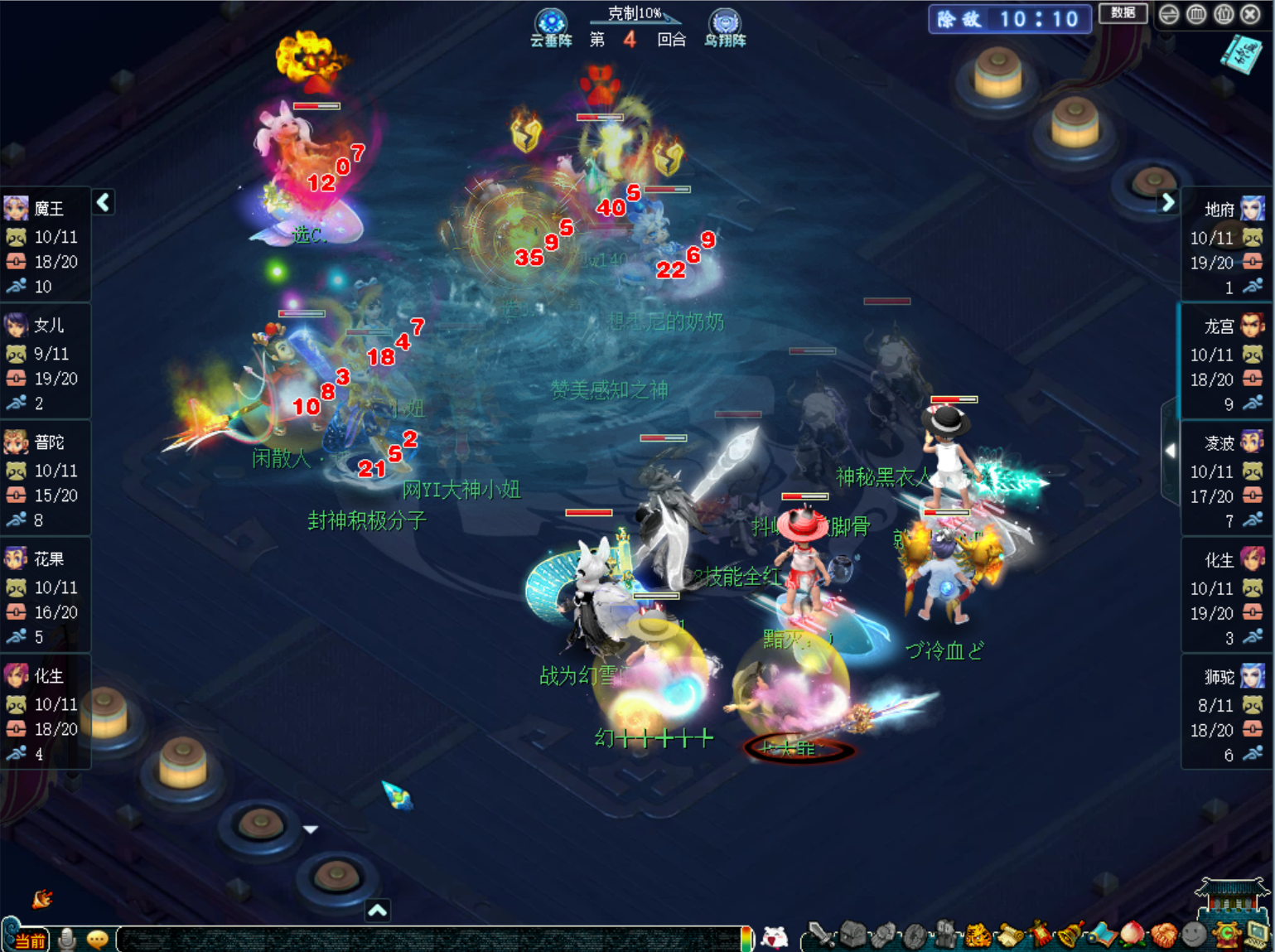Click the peach icon in the toolbar
The height and width of the screenshot is (952, 1275).
coord(1132,935)
